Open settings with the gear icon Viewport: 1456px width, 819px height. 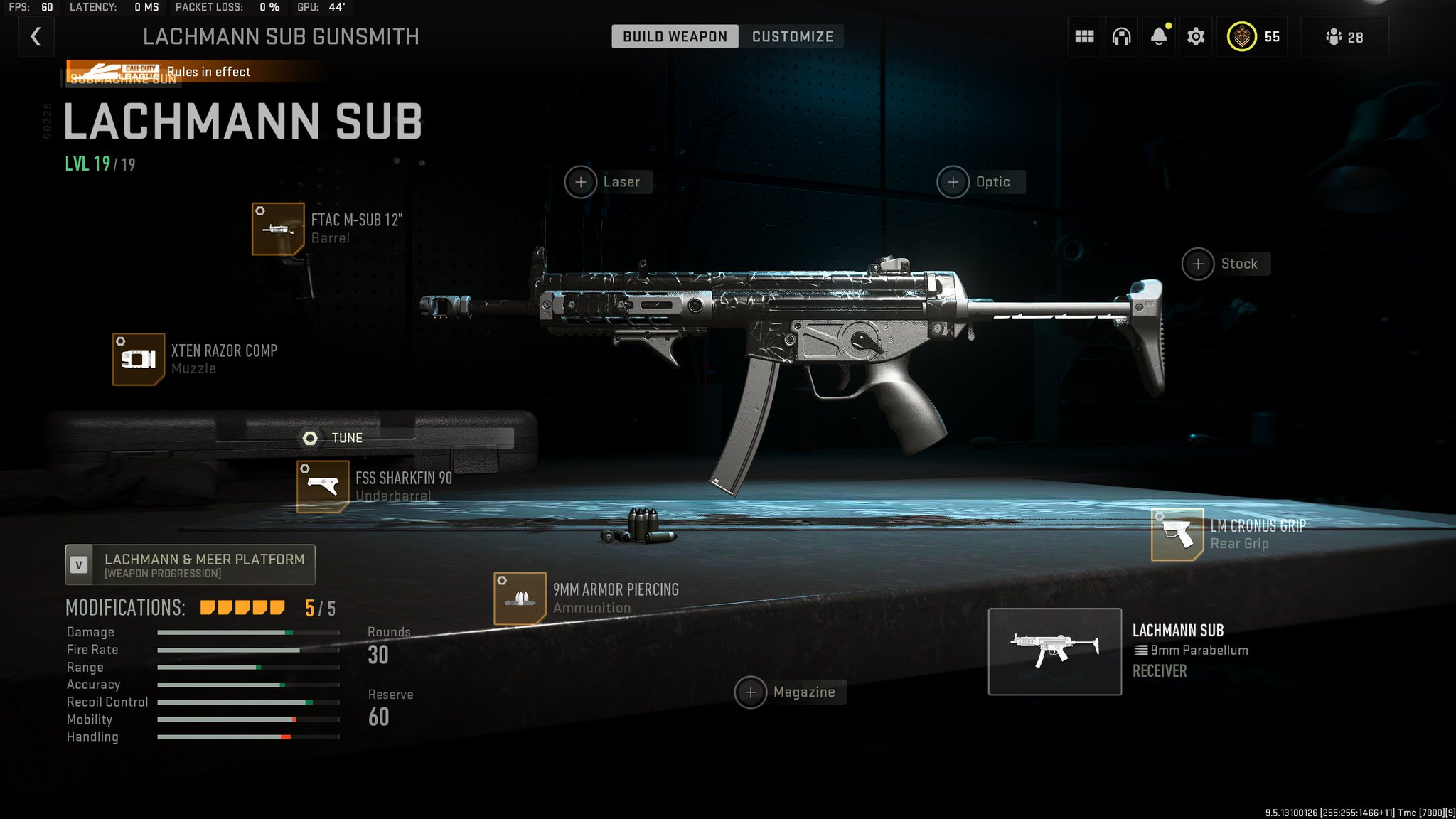[x=1196, y=36]
